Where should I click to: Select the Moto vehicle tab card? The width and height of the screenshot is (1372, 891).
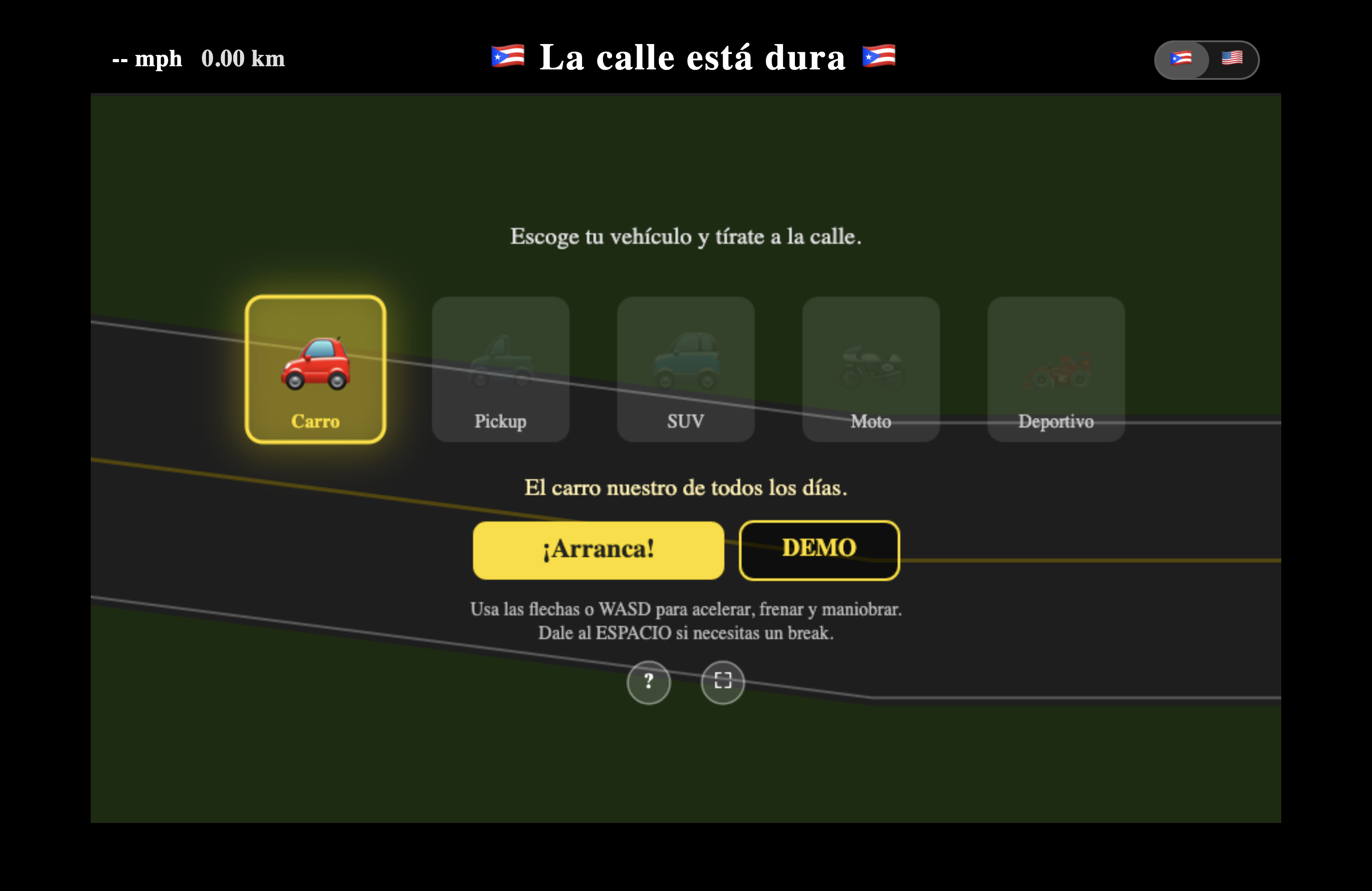(871, 369)
